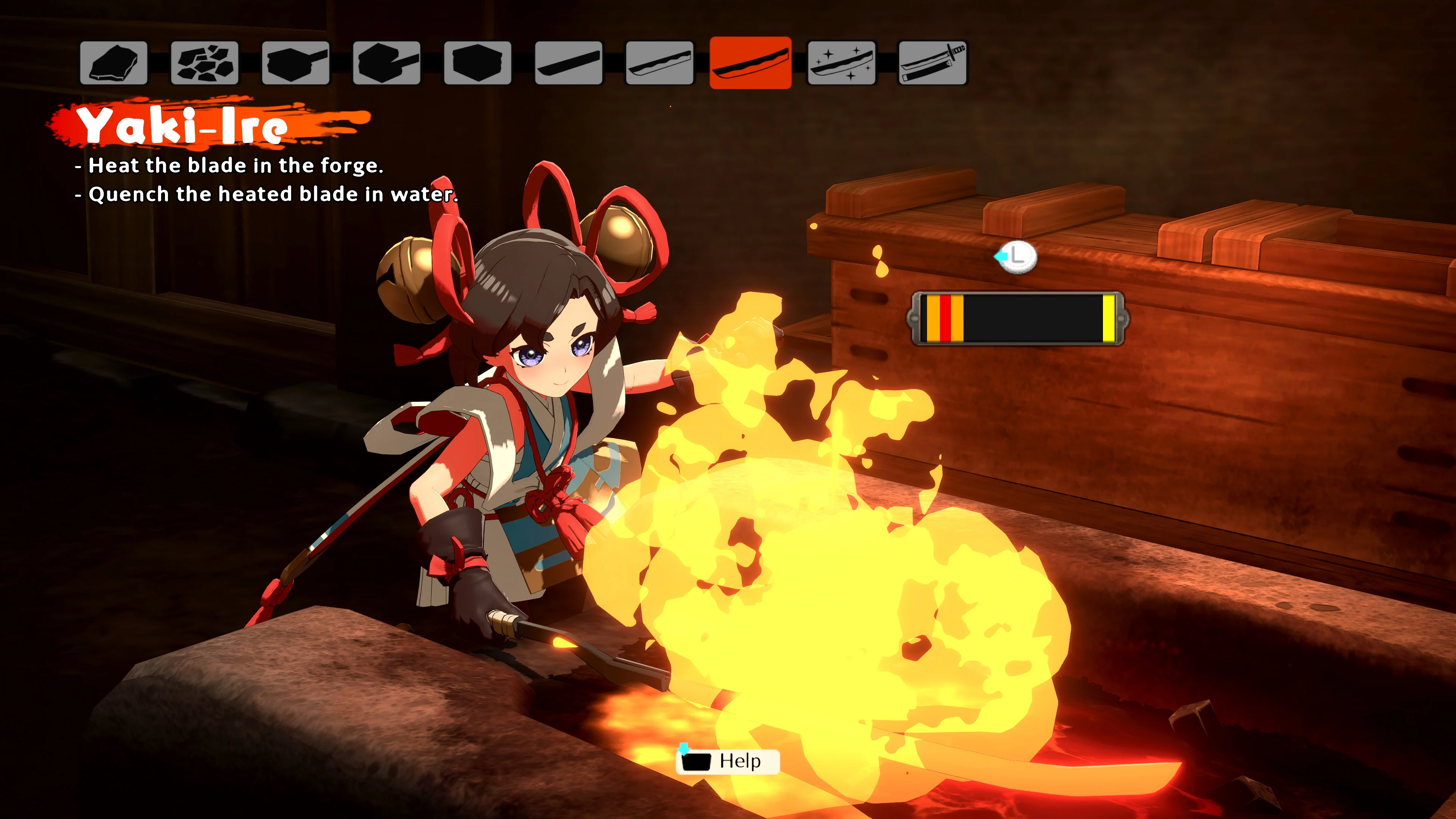Image resolution: width=1456 pixels, height=819 pixels.
Task: Select the rough blade shaping stage icon
Action: [570, 63]
